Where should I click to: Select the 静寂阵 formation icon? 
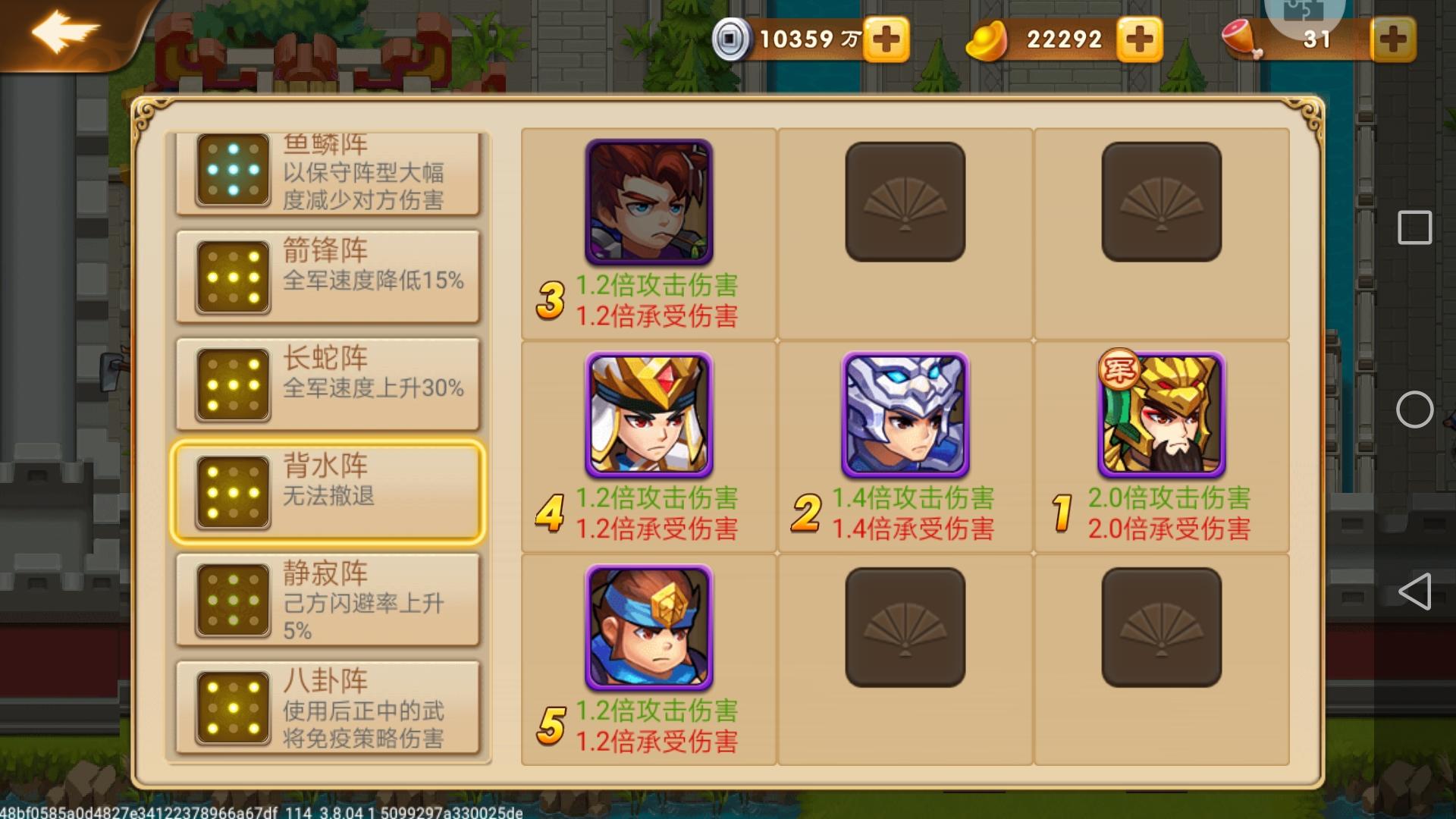click(233, 599)
